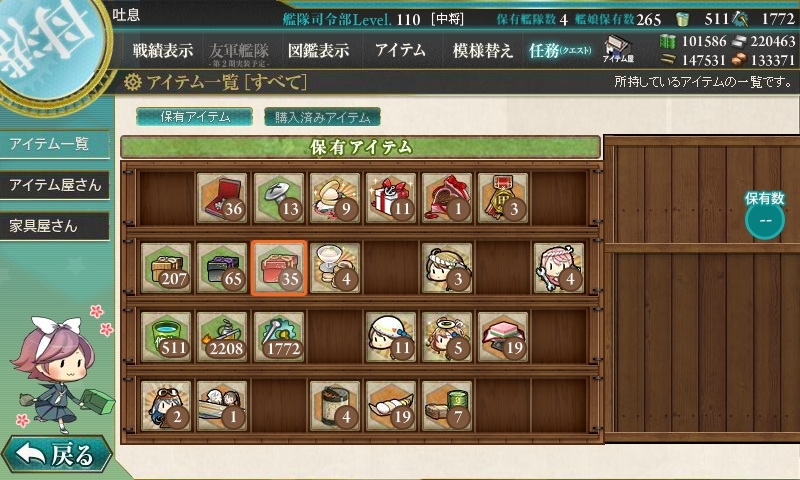Select the seashell item with count 19
Image resolution: width=800 pixels, height=480 pixels.
click(x=389, y=405)
